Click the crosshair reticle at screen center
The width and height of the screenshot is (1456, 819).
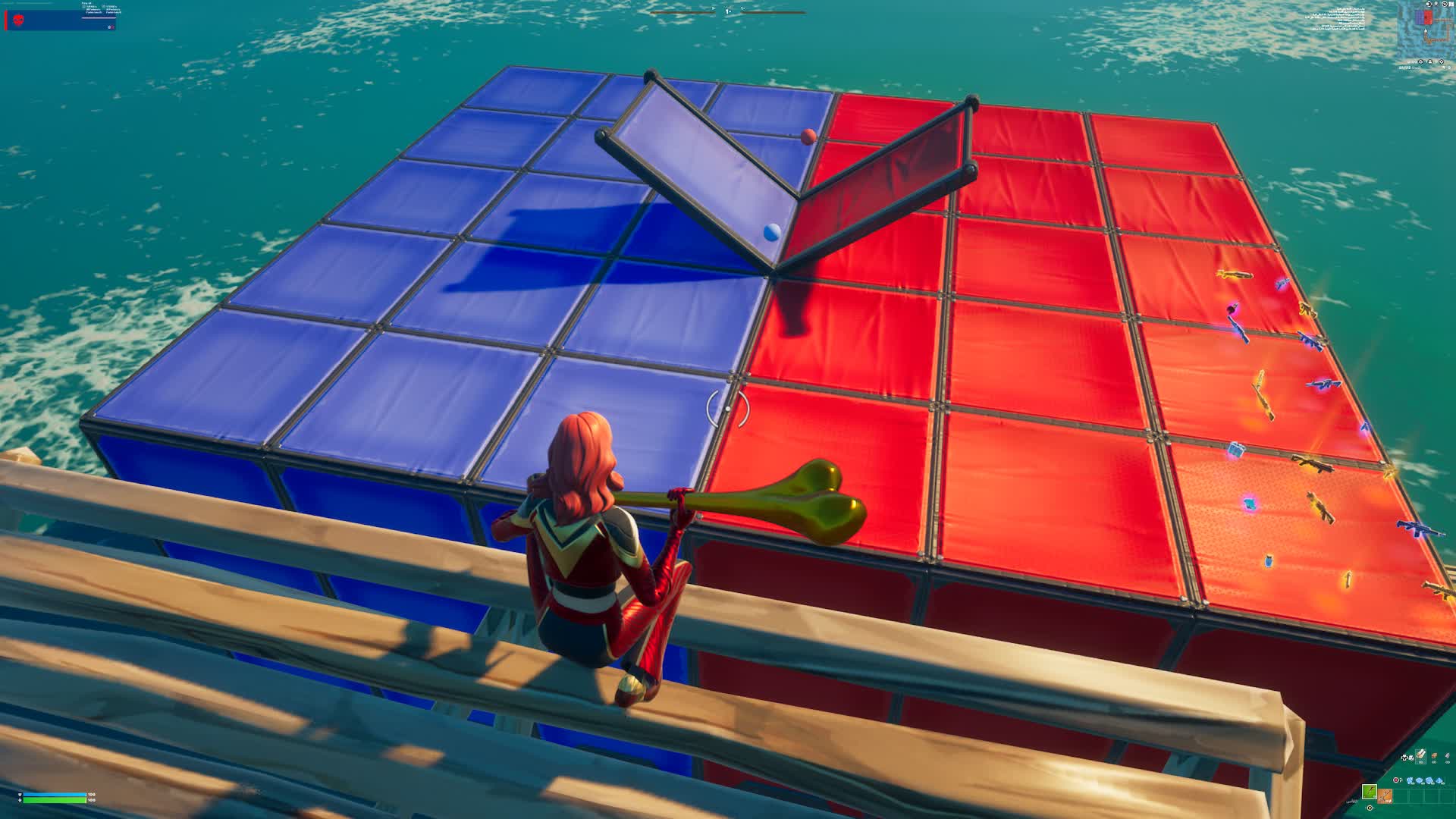click(726, 407)
